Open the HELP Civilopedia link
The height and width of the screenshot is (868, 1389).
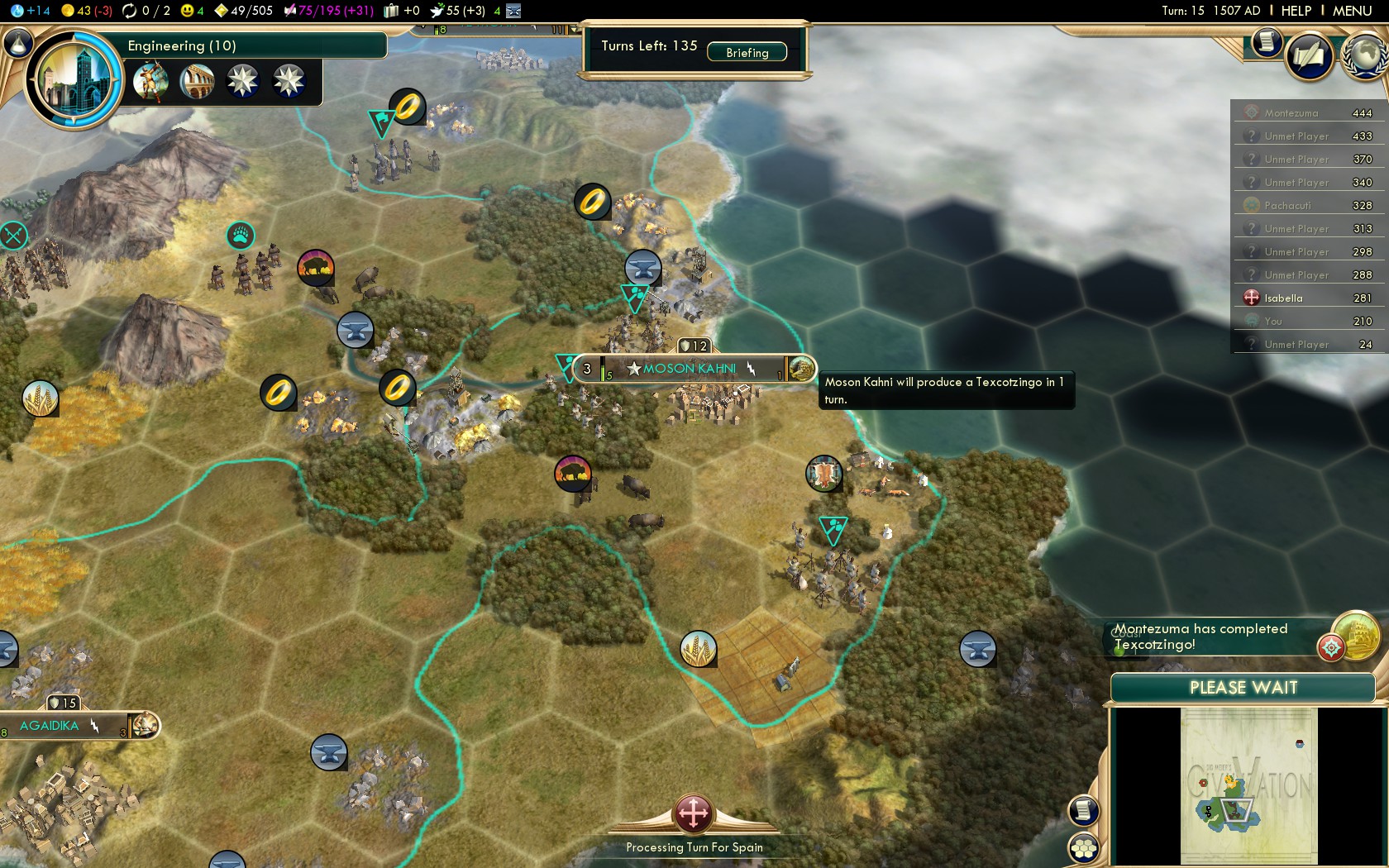click(1296, 11)
